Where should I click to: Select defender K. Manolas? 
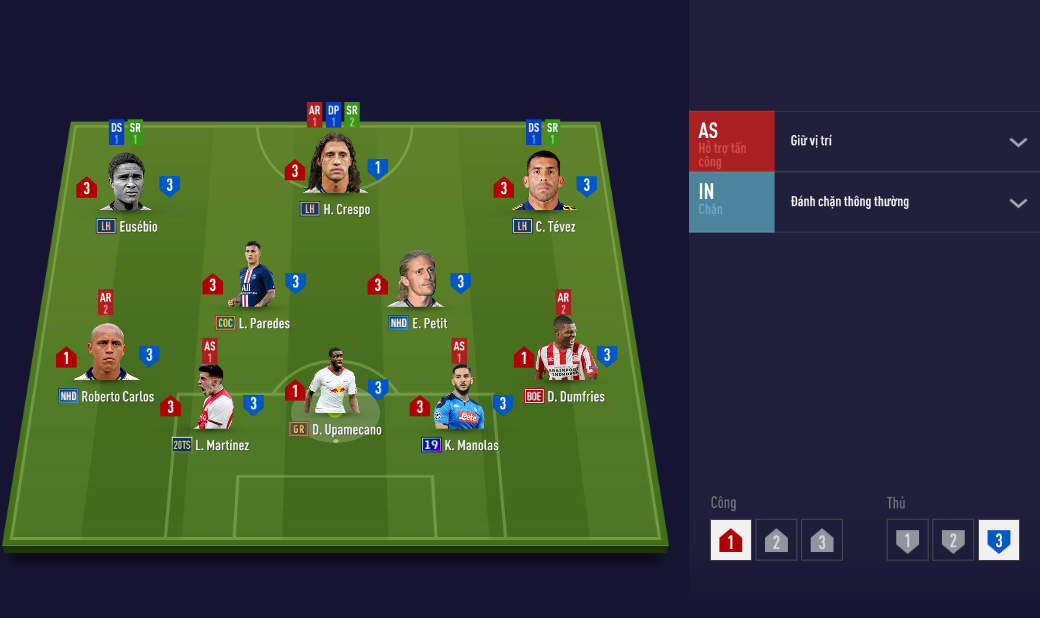[x=460, y=402]
